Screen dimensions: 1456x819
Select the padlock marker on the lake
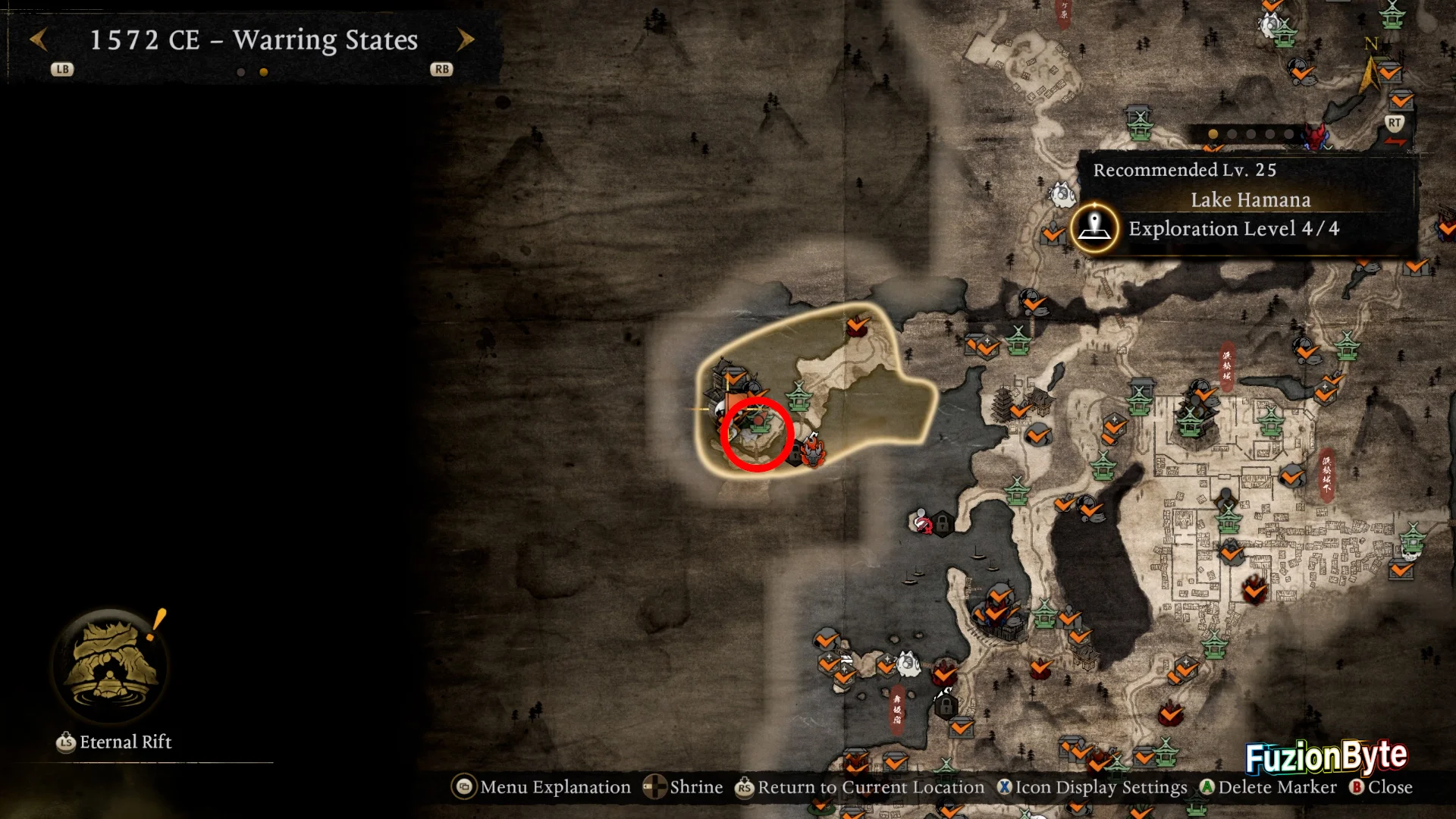pos(942,523)
